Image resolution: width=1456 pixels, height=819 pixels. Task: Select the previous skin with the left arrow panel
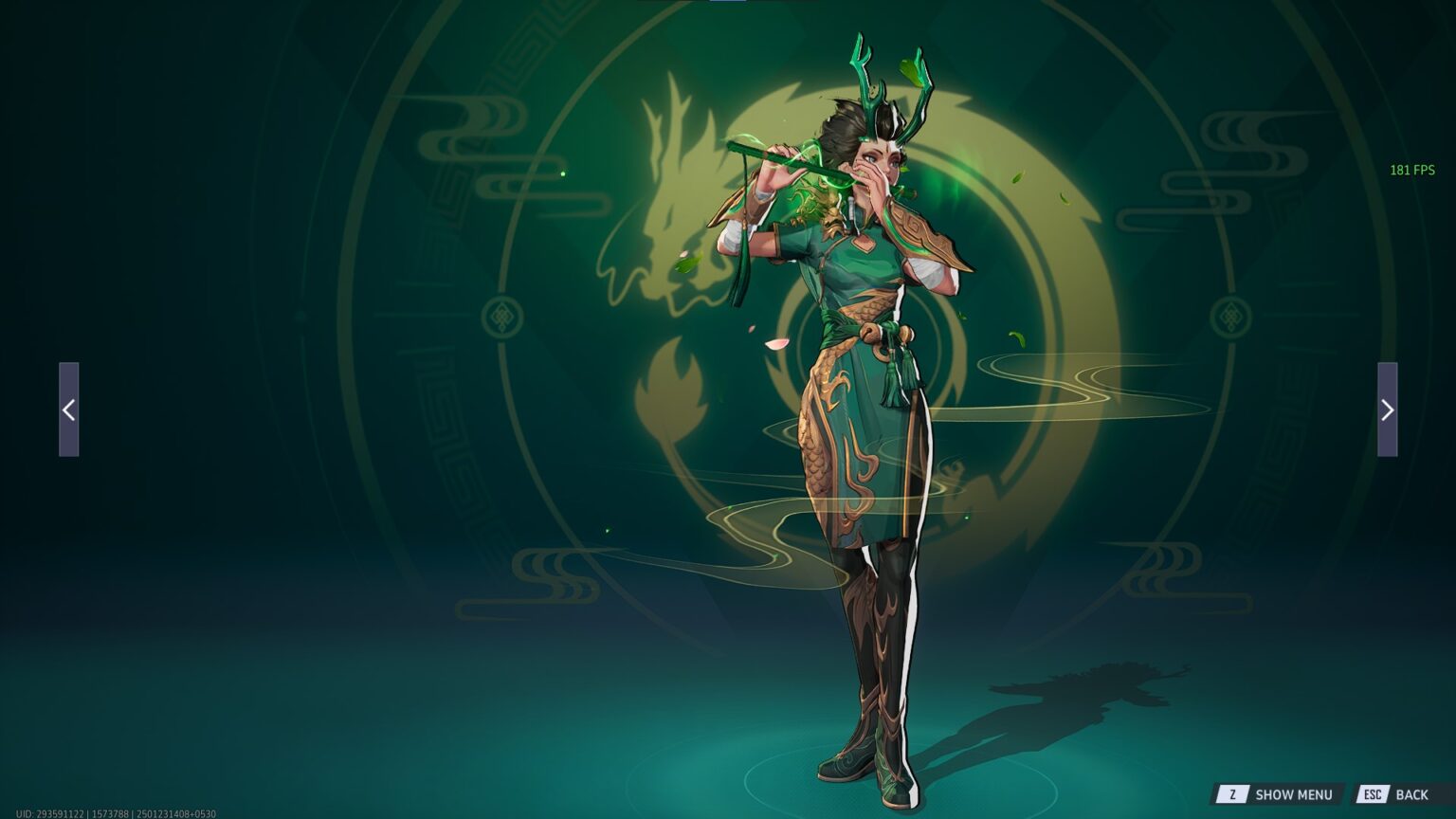pyautogui.click(x=69, y=409)
